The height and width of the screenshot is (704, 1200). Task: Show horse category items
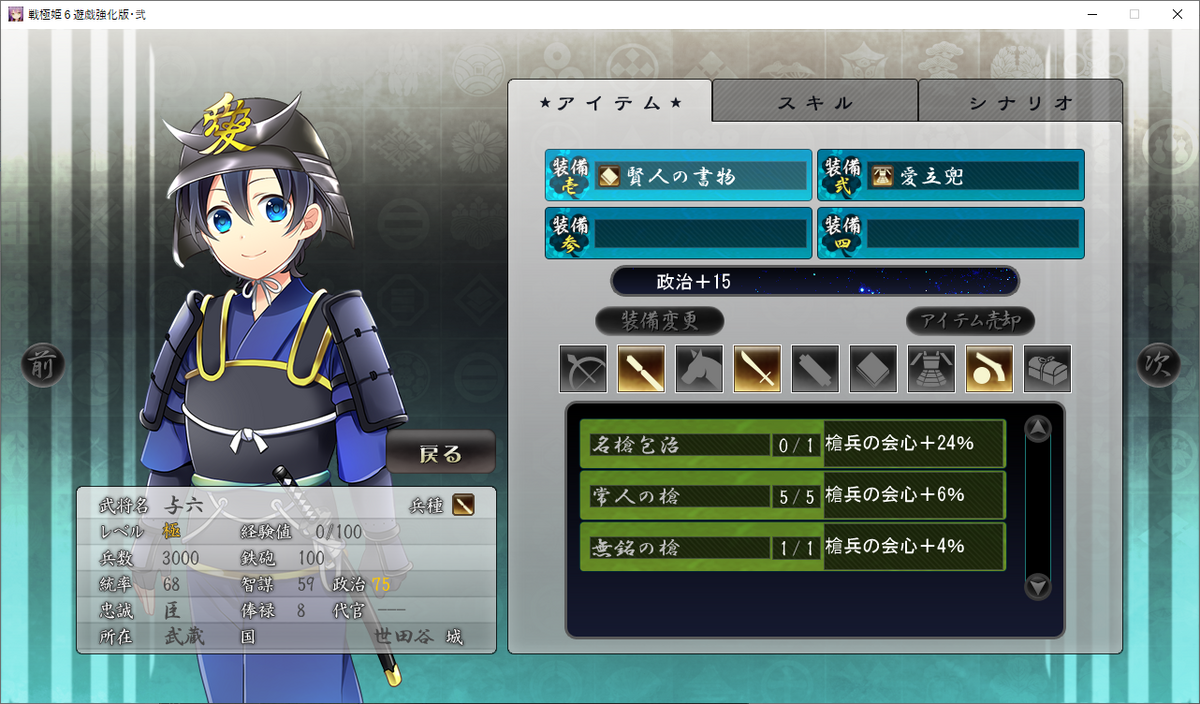pyautogui.click(x=699, y=369)
